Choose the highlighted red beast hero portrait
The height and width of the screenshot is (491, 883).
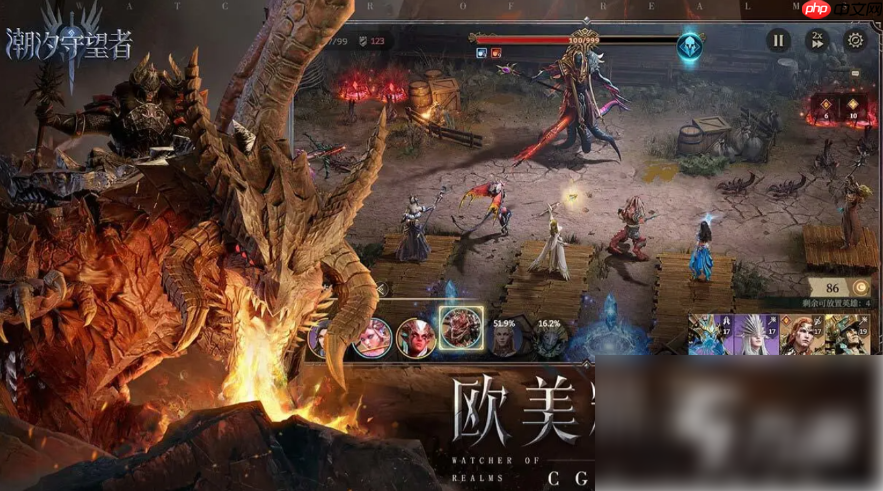click(x=461, y=328)
